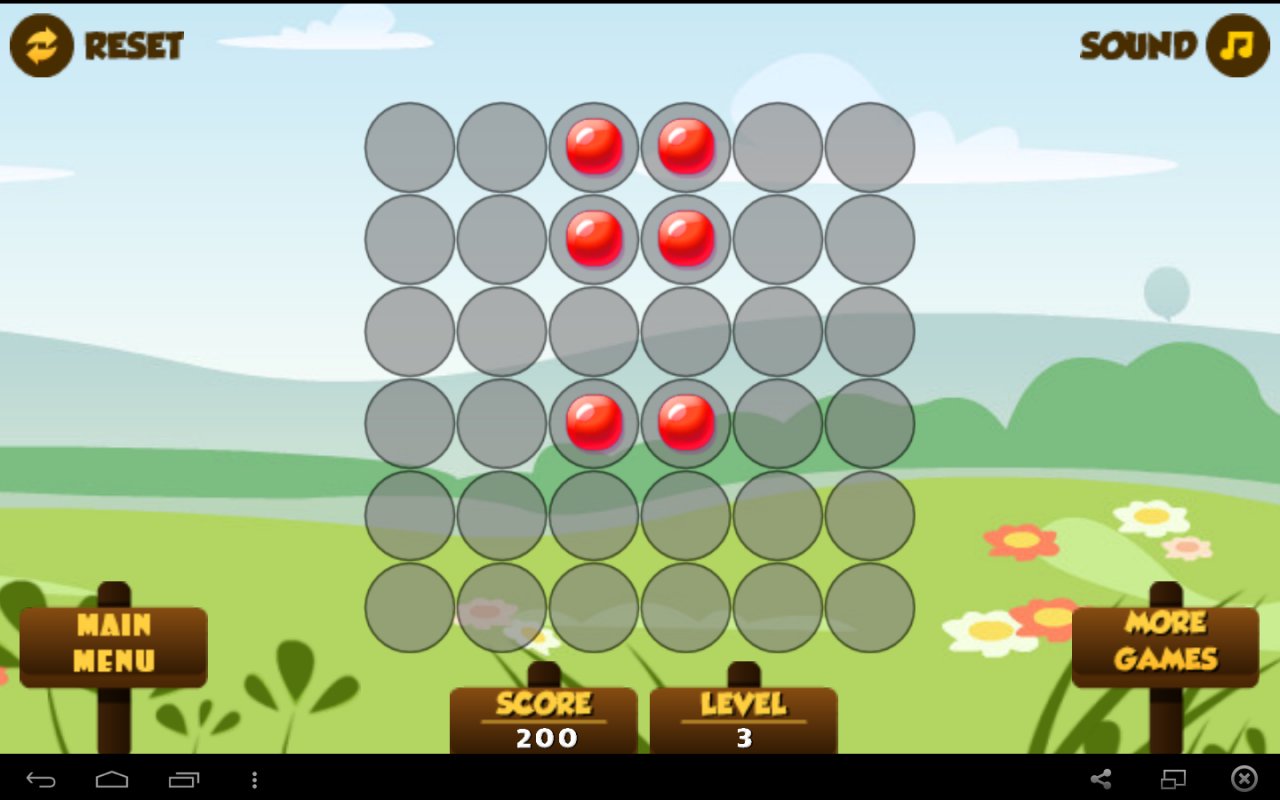Select the red ball in the second row, right side
1280x800 pixels.
pos(685,239)
